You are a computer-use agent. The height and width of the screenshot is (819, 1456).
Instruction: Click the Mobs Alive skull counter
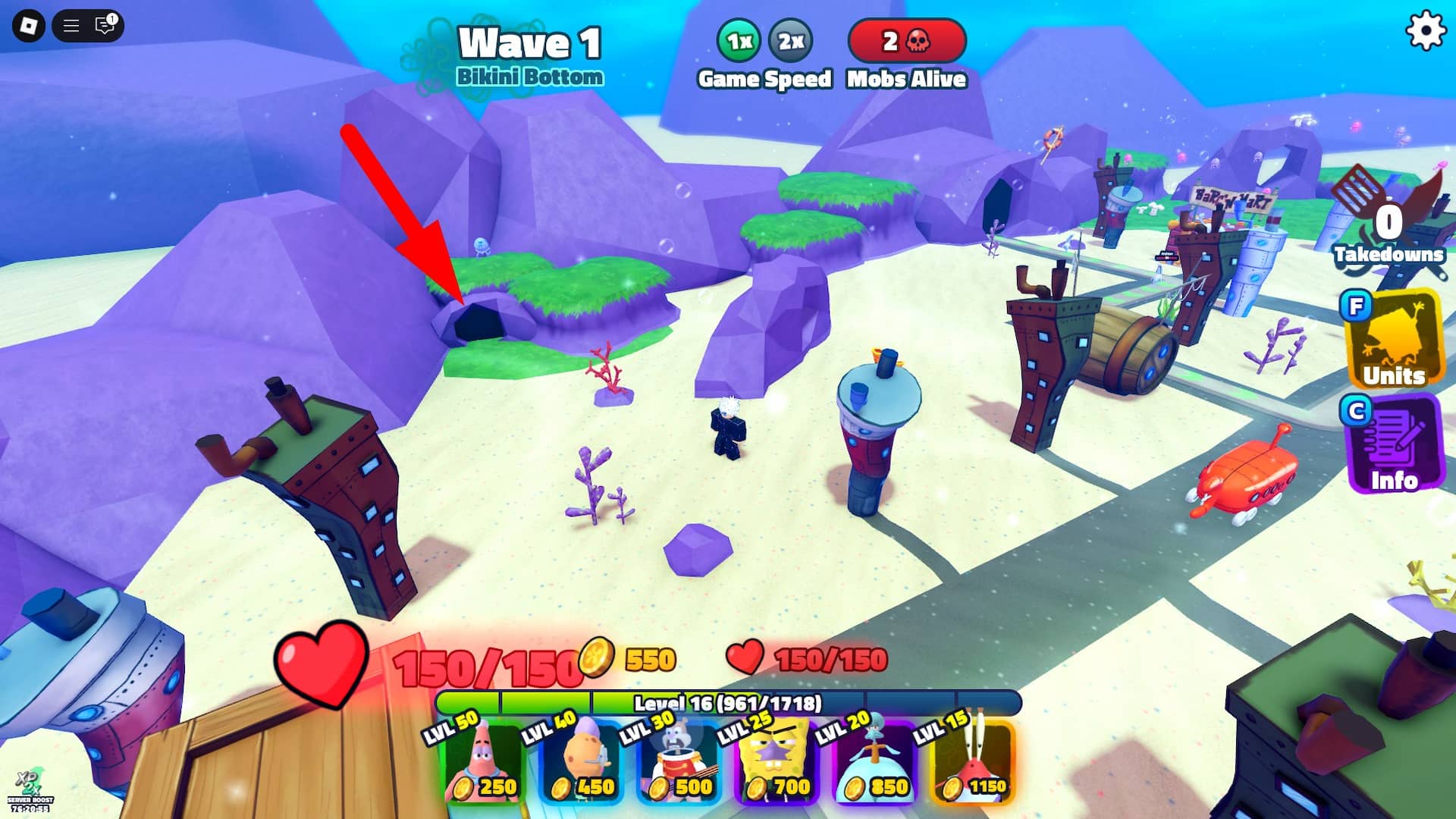click(907, 42)
